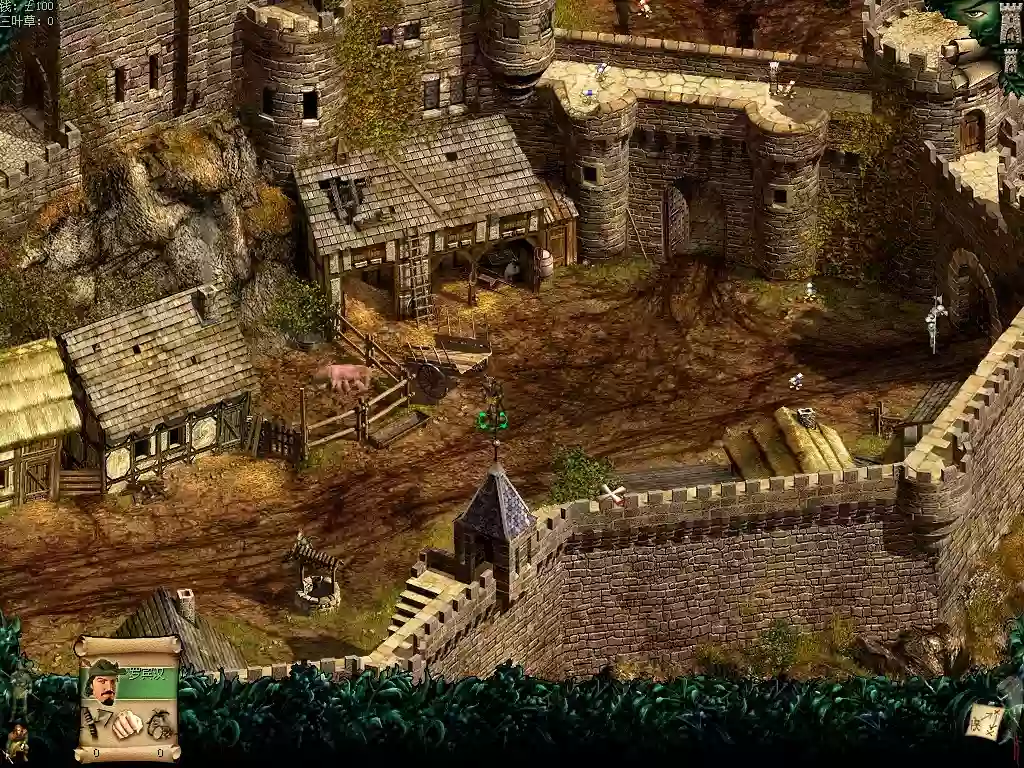Select the small character figure in foliage
1024x768 pixels.
(16, 741)
